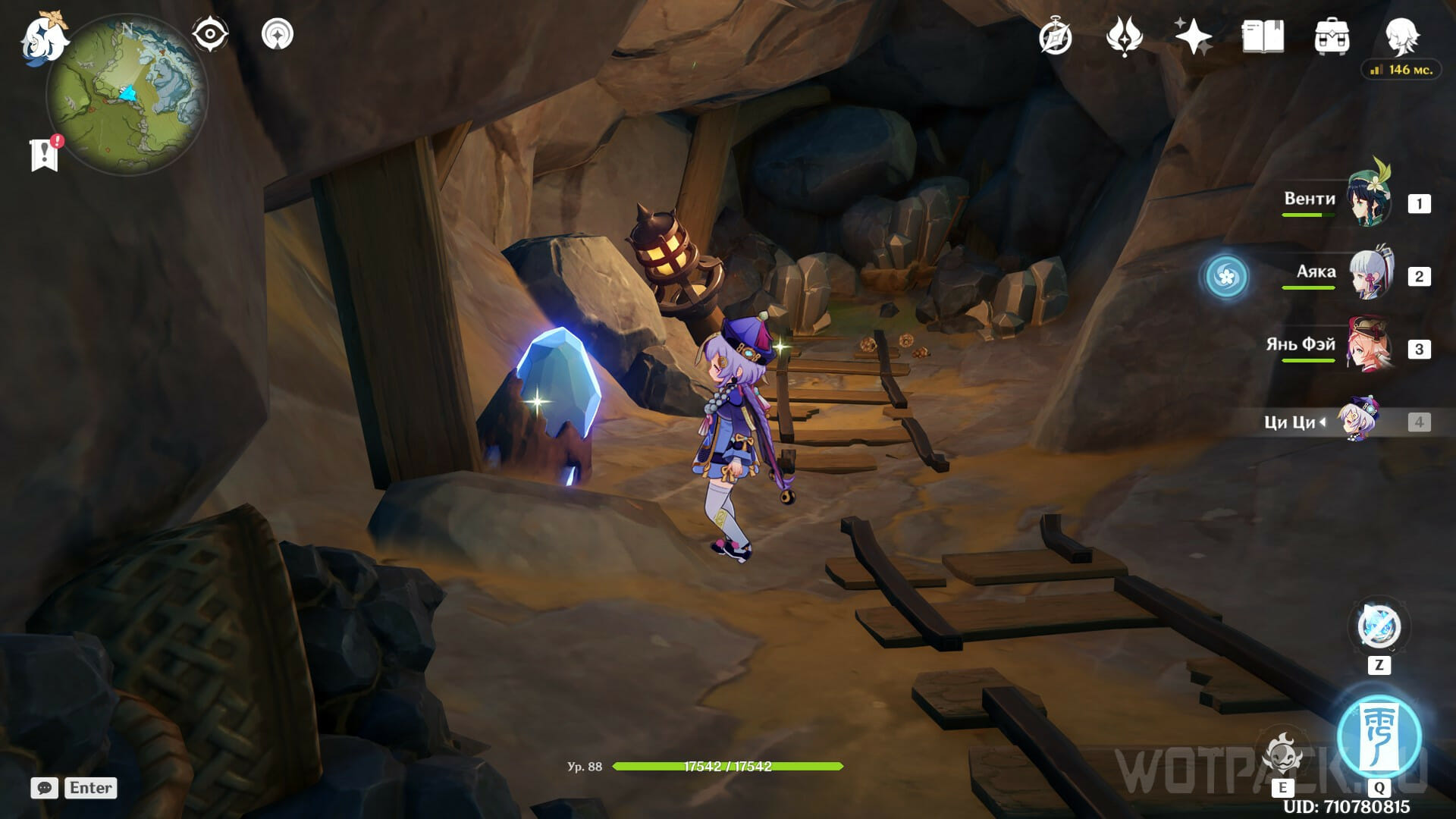Open the circular minimap

click(x=127, y=95)
